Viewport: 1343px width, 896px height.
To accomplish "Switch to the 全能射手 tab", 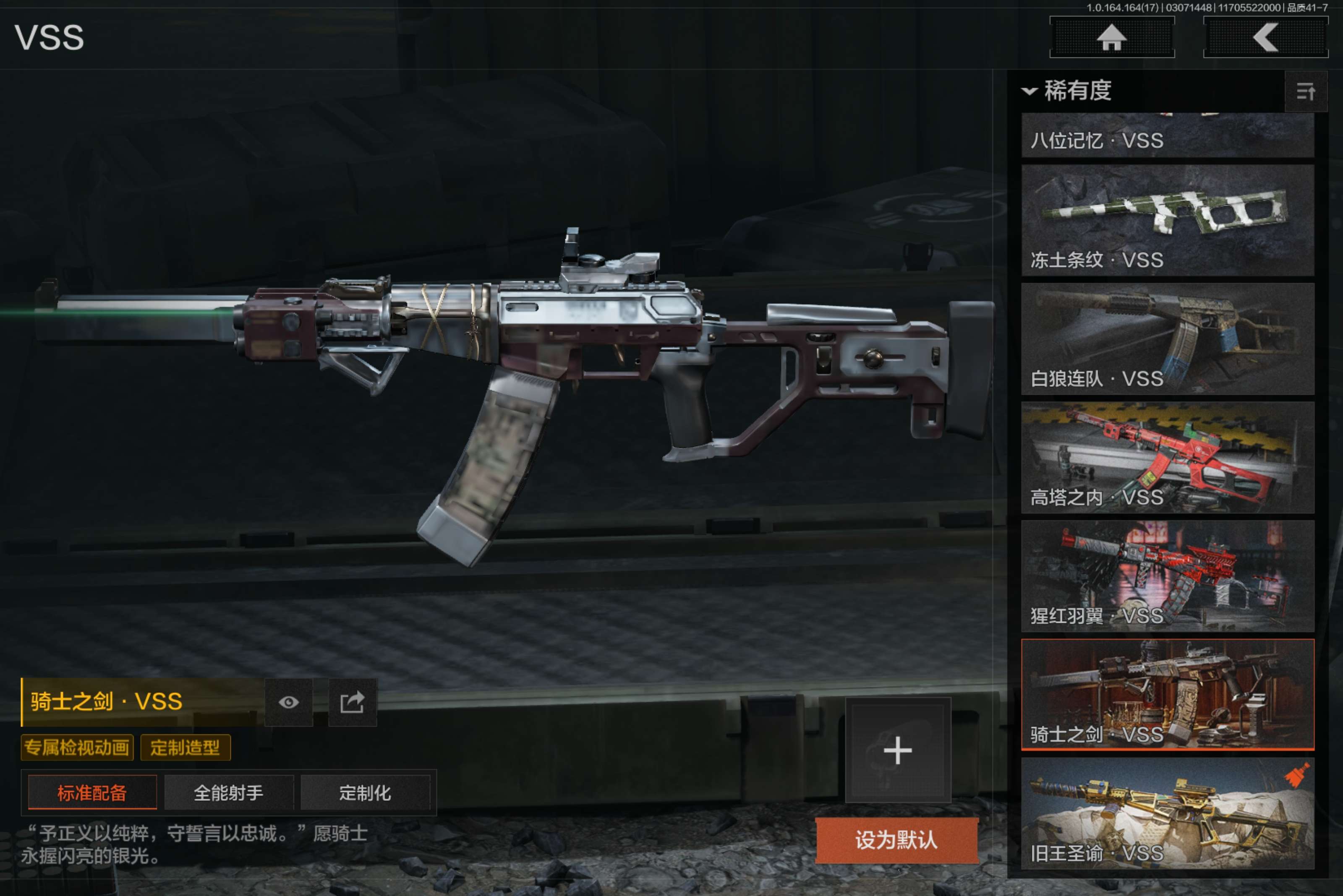I will coord(229,792).
